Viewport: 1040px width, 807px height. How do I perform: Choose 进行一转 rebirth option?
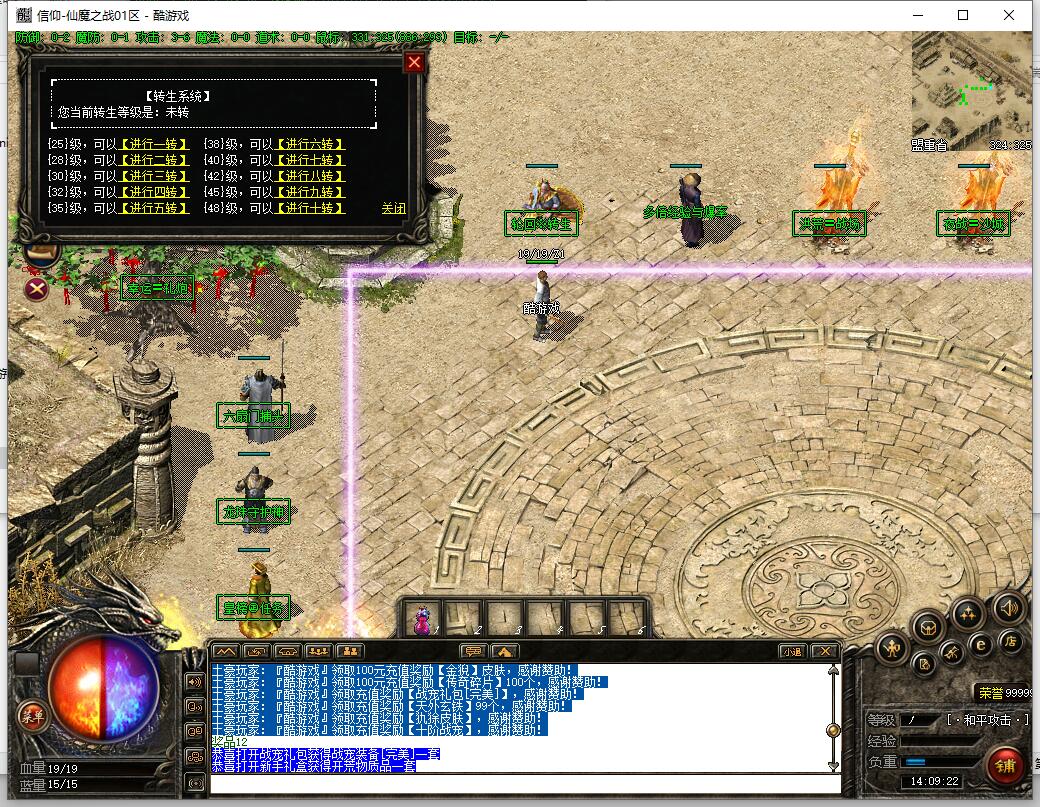pyautogui.click(x=153, y=144)
